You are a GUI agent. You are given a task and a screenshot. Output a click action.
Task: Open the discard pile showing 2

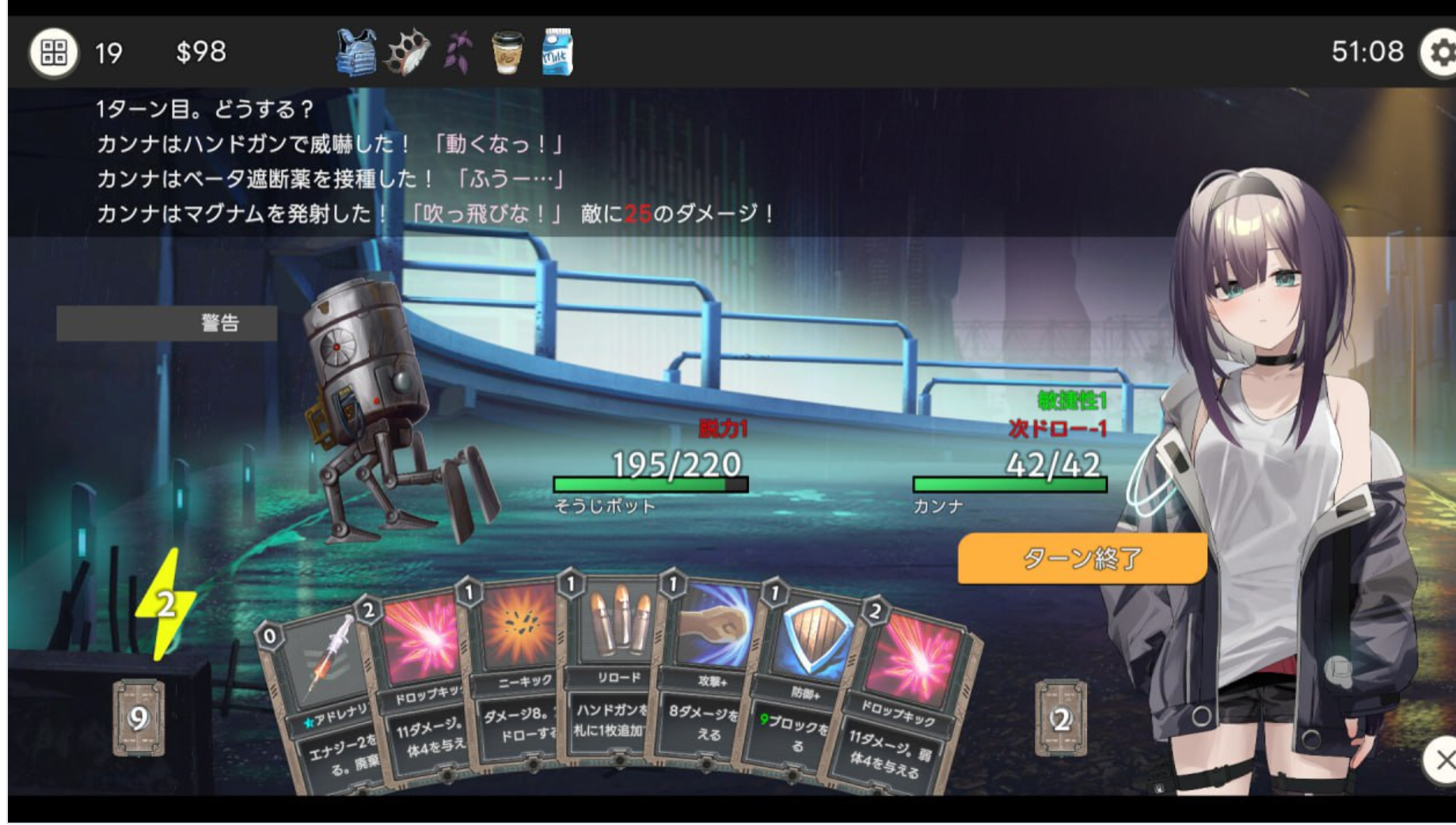point(1060,718)
